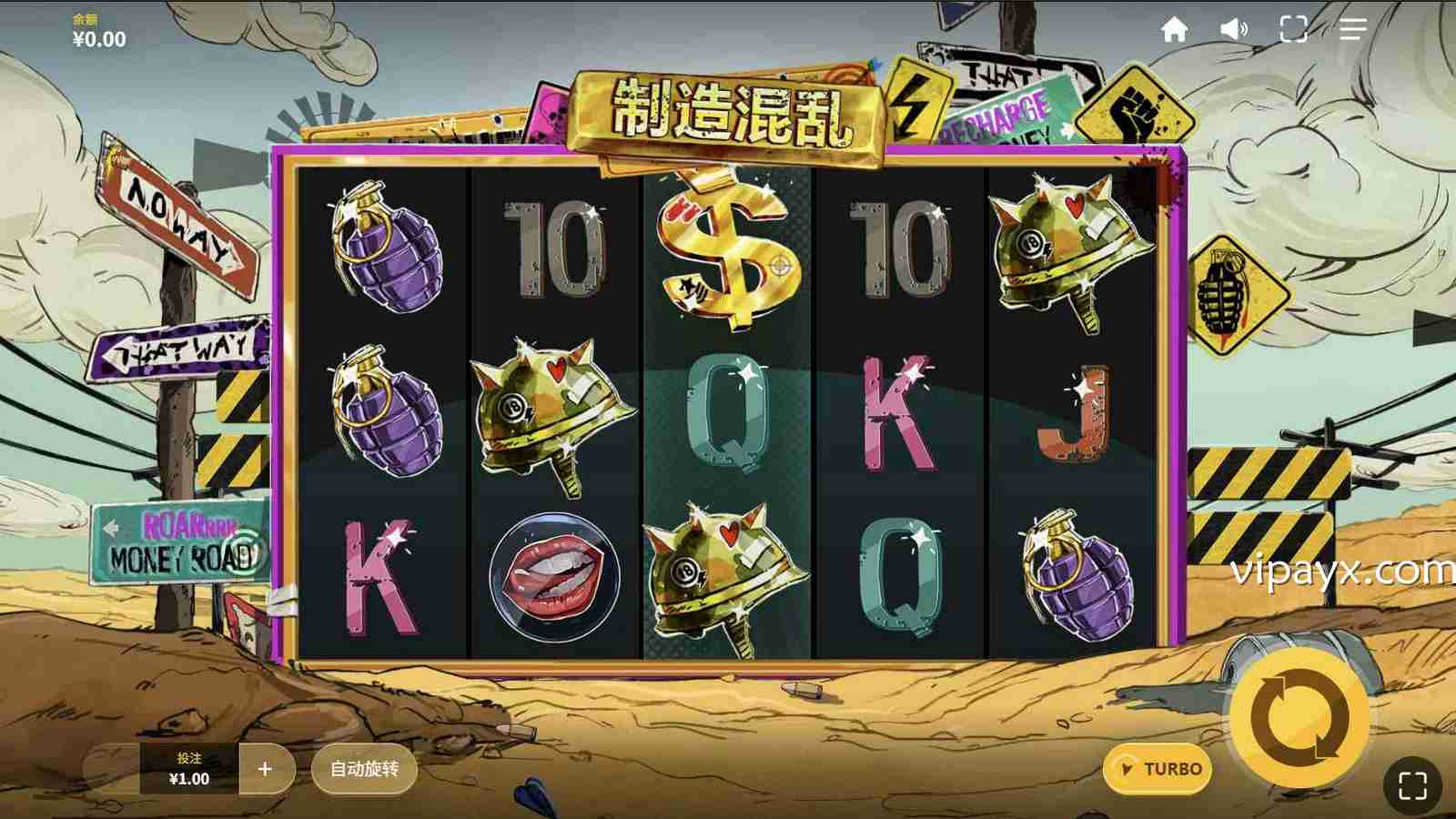Click the purple grenade symbol on reel one
Viewport: 1456px width, 819px height.
coord(389,253)
